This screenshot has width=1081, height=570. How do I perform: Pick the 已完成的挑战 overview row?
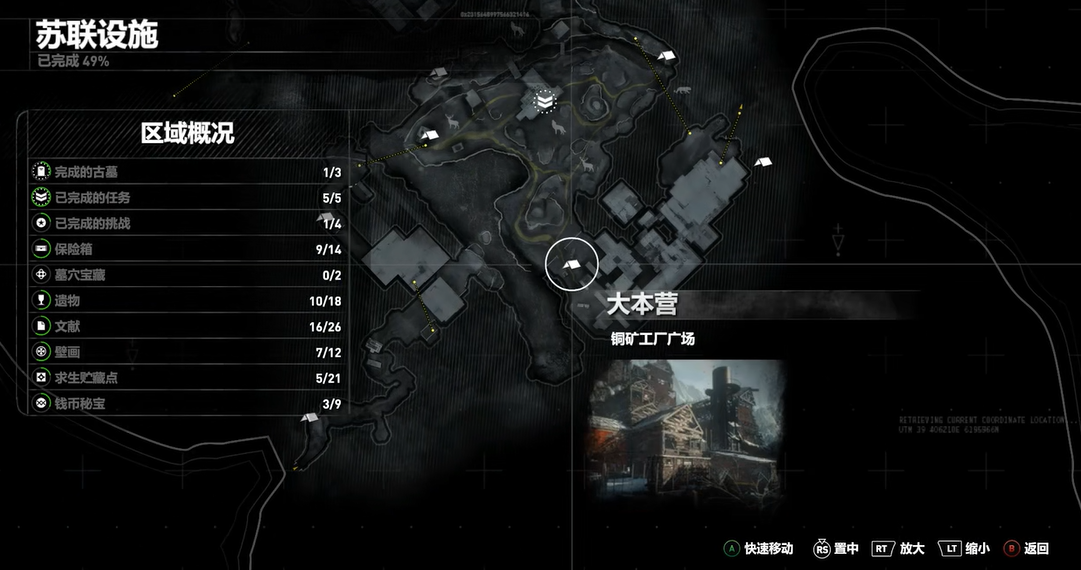[x=188, y=223]
